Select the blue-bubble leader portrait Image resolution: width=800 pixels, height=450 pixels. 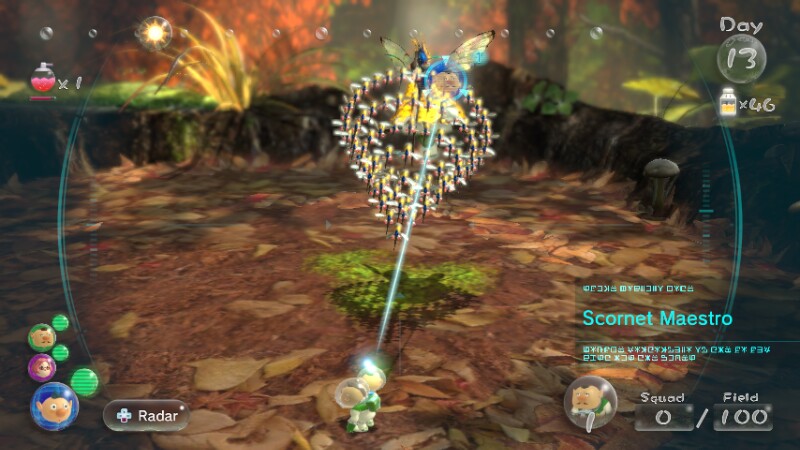pyautogui.click(x=54, y=405)
